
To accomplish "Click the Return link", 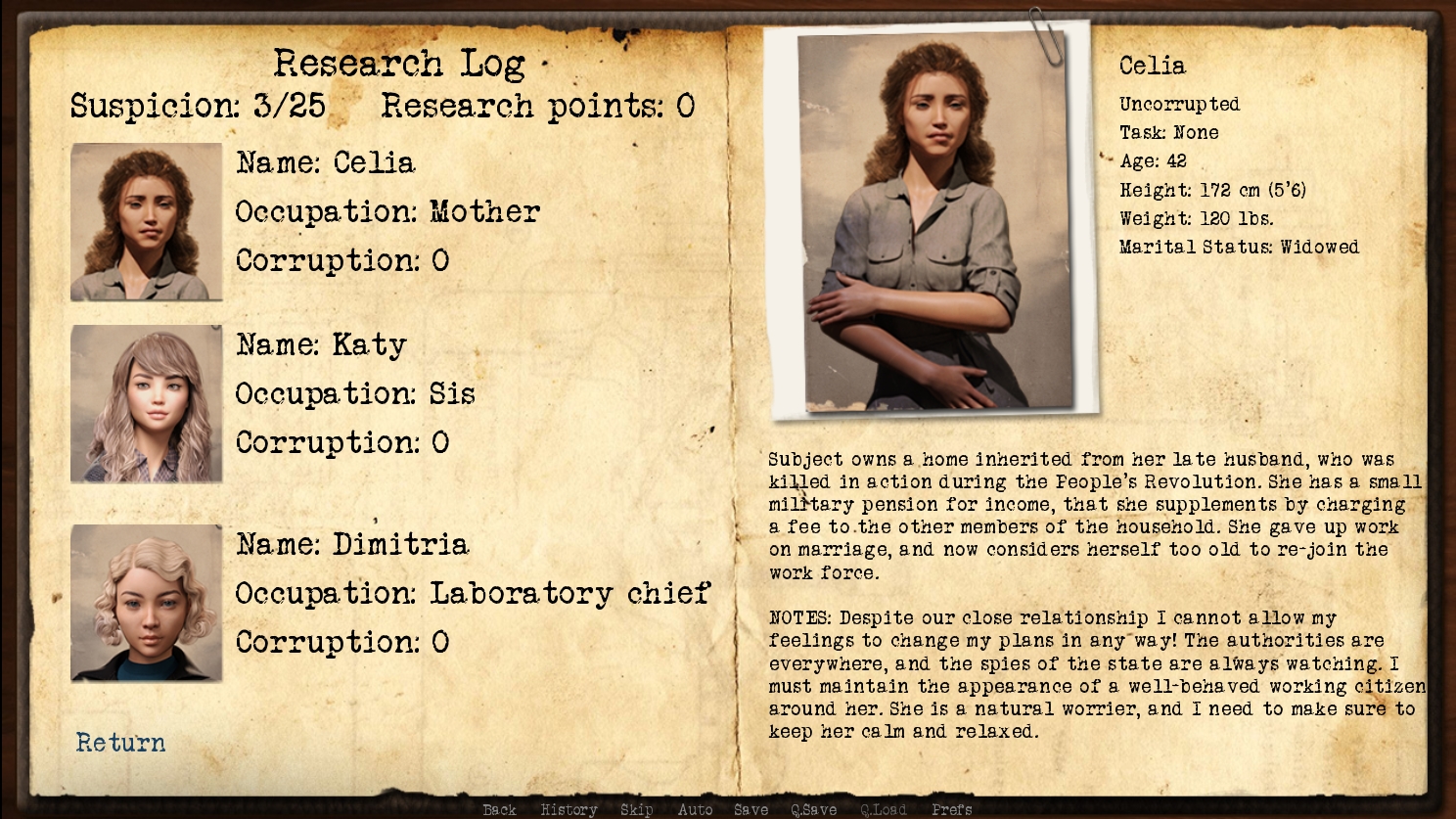I will coord(119,744).
